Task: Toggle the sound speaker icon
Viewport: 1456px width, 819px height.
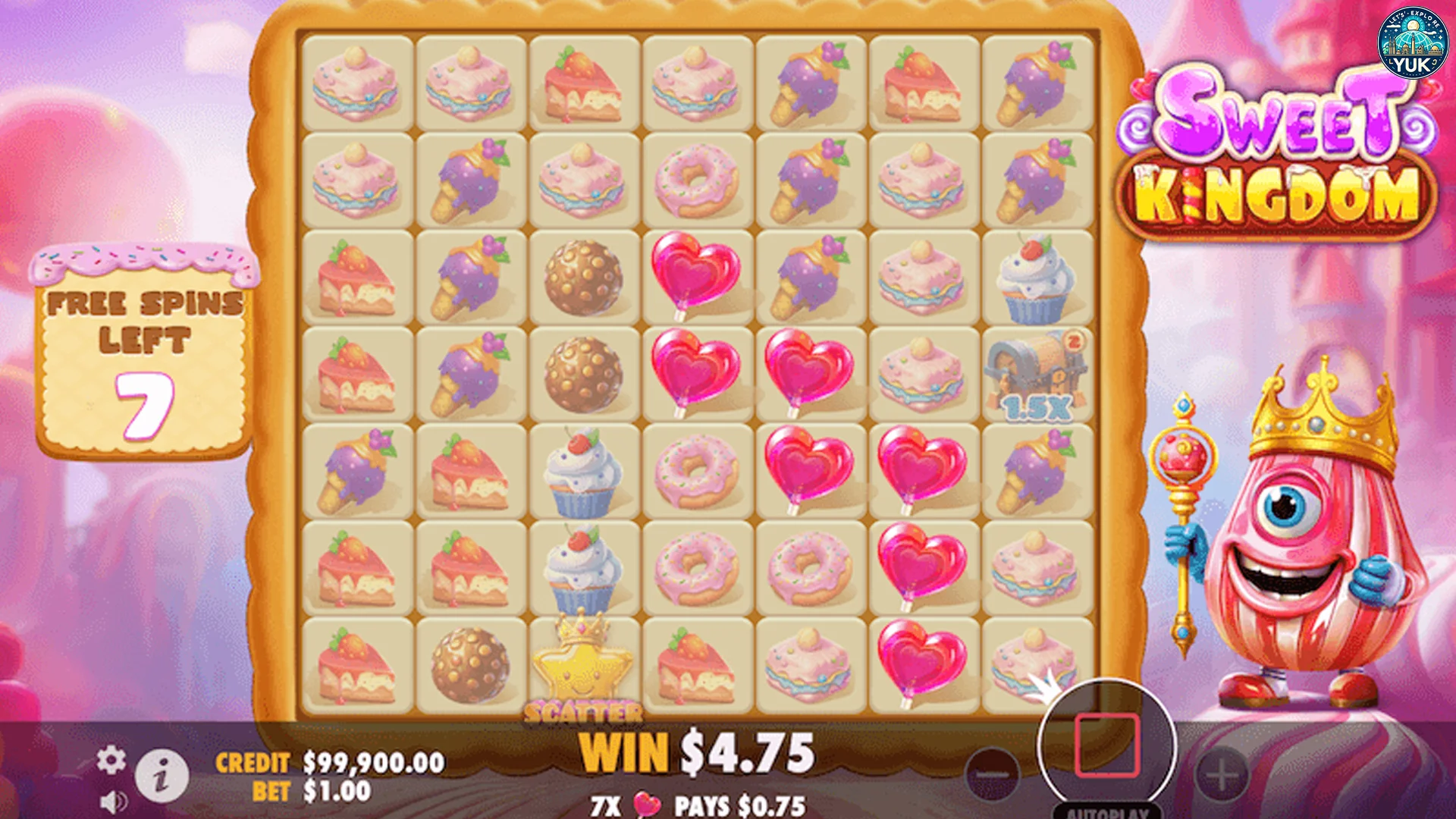Action: coord(115,802)
